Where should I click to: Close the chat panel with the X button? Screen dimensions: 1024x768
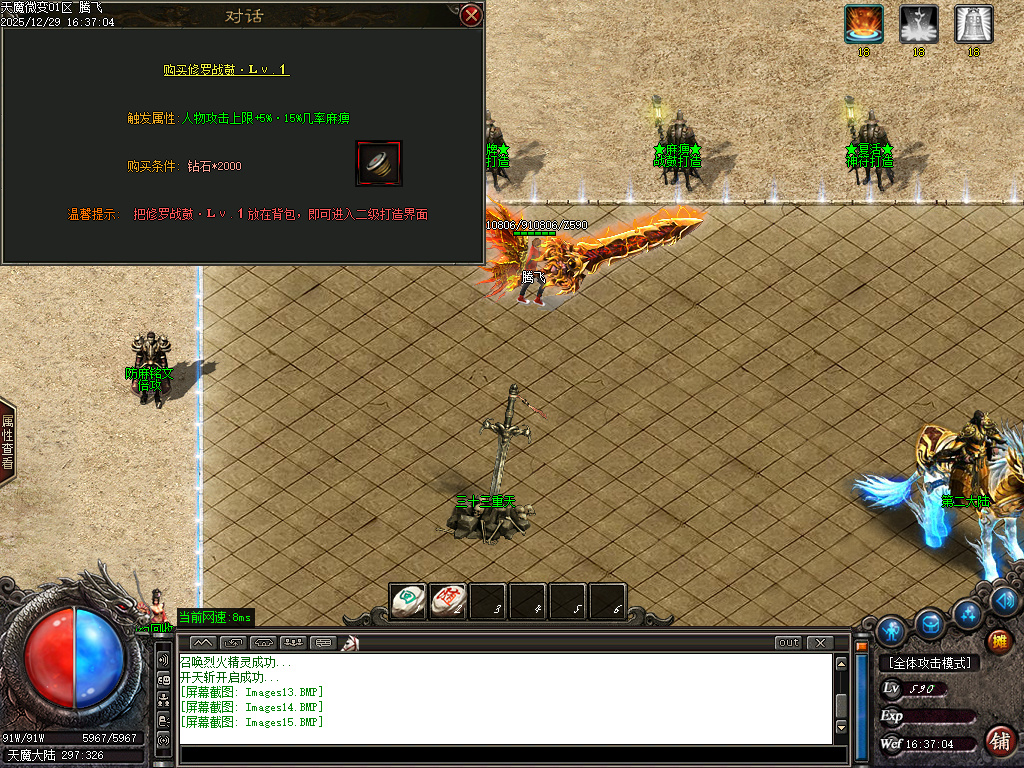point(819,642)
